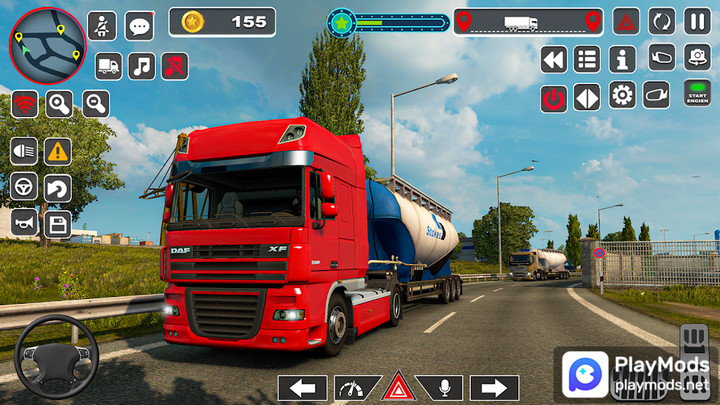Open the gear settings

click(x=622, y=95)
